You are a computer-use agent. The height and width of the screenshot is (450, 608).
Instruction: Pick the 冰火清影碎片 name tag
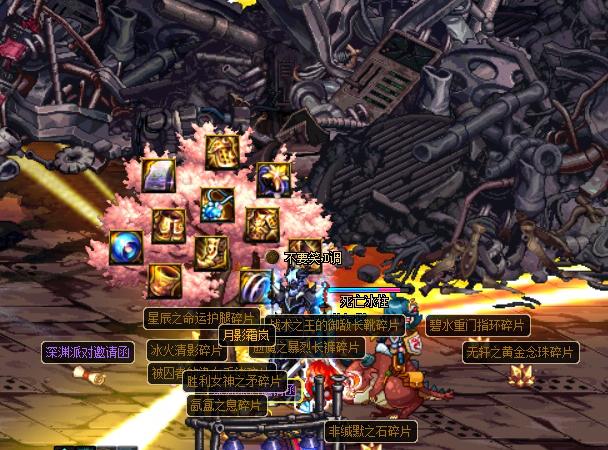(x=186, y=350)
